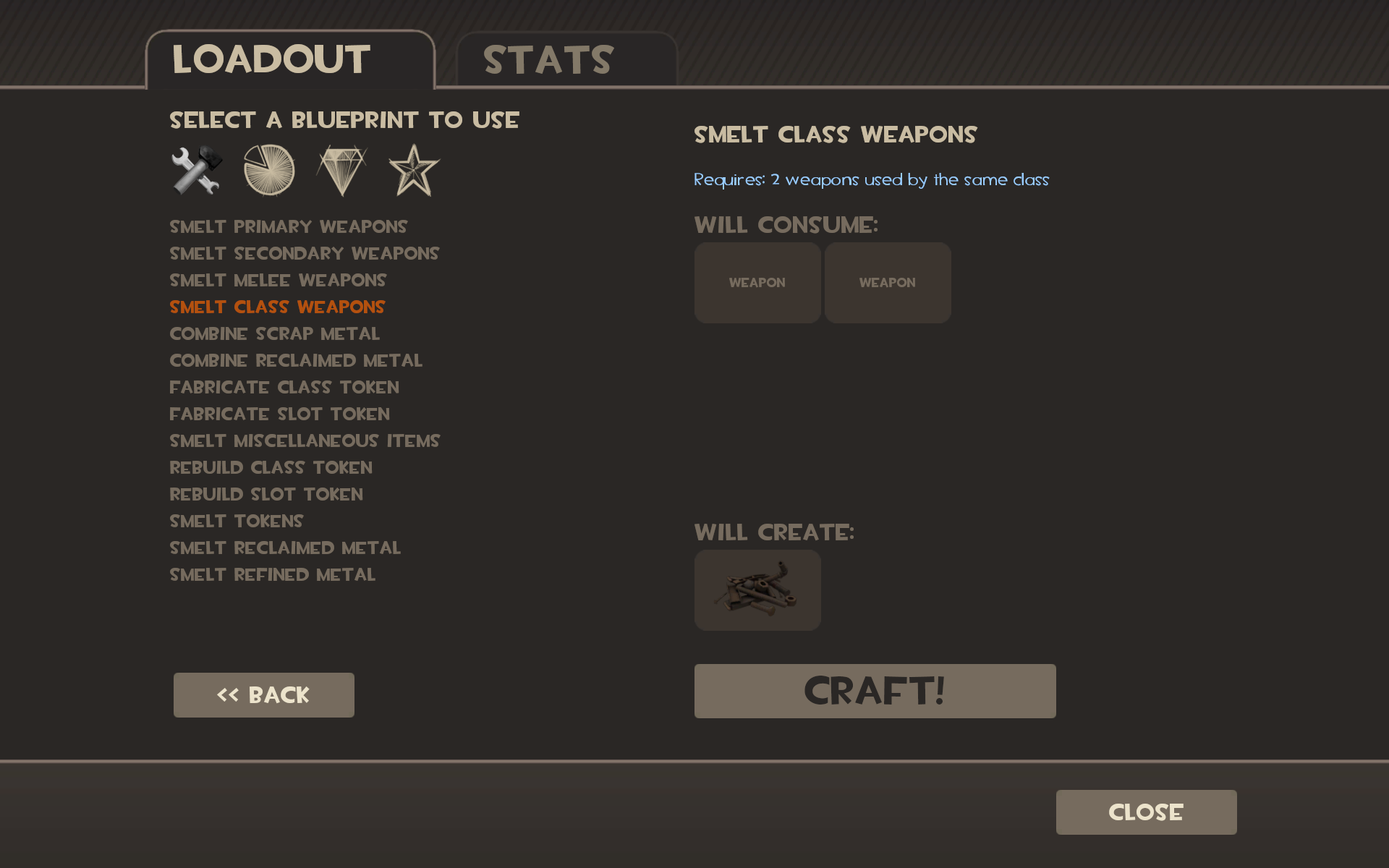Choose Smelt Miscellaneous Items
This screenshot has width=1389, height=868.
coord(304,441)
